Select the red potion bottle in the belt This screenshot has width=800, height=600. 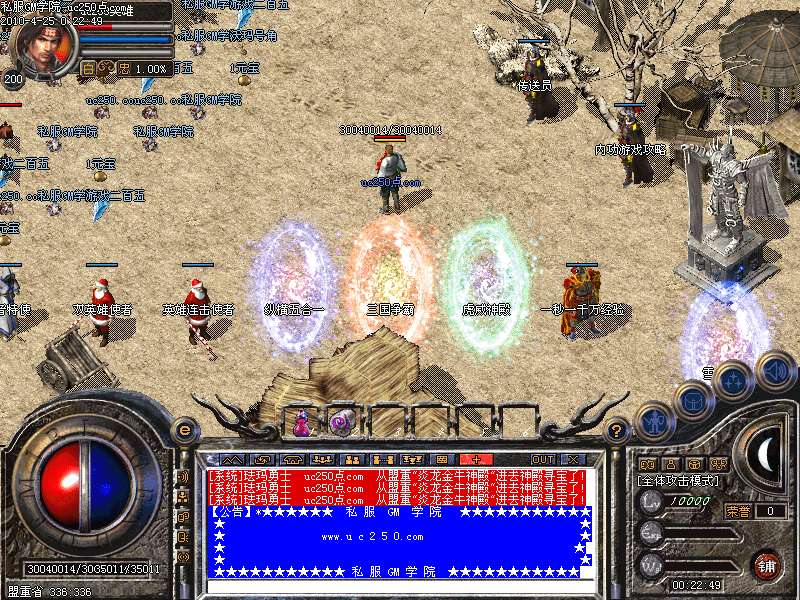tap(301, 423)
